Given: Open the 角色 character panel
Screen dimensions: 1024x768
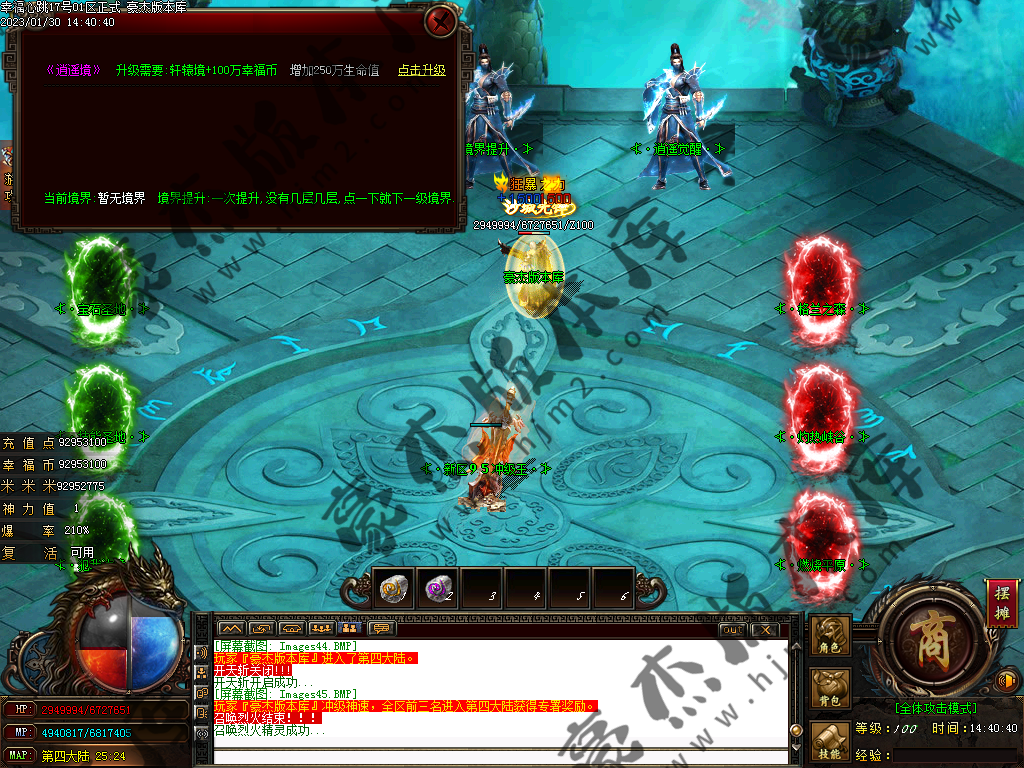Looking at the screenshot, I should click(832, 637).
